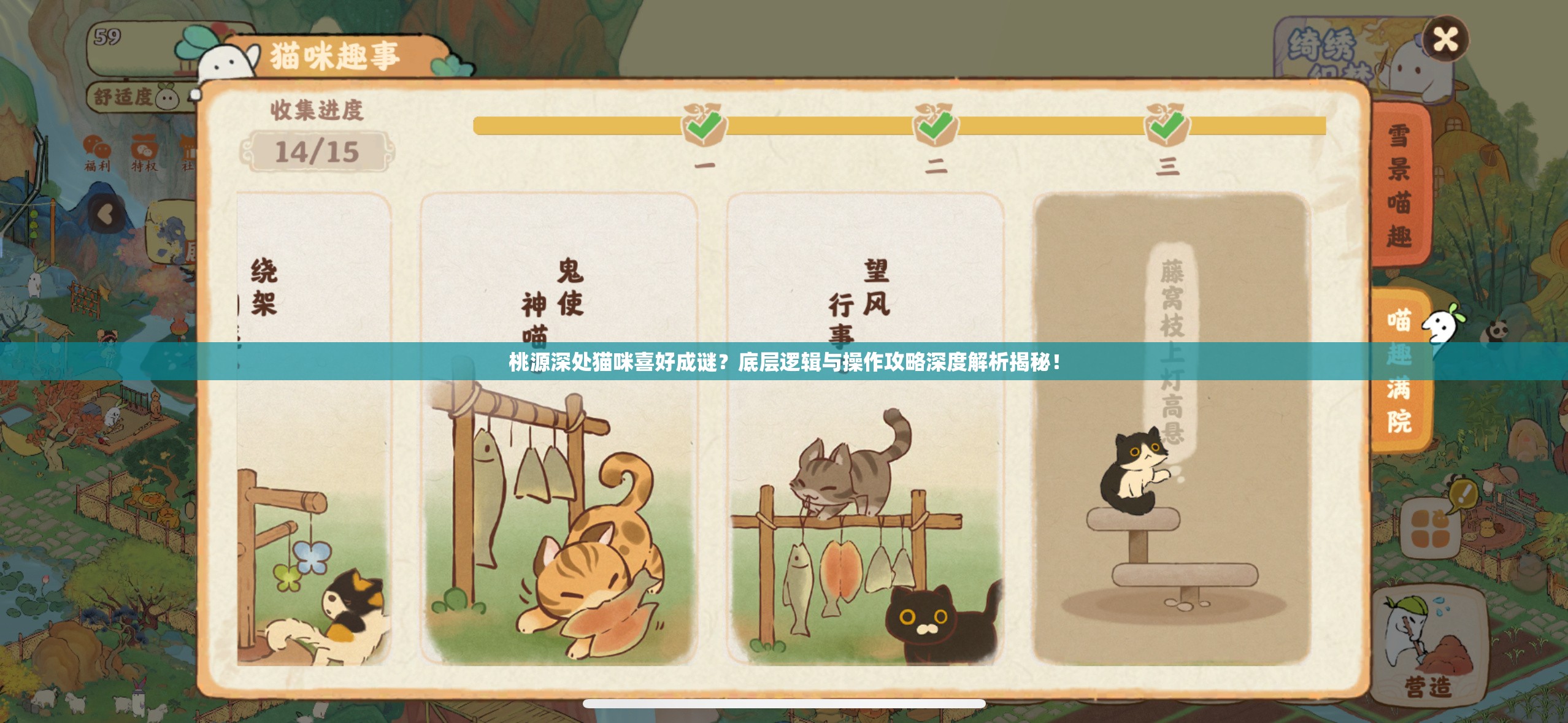The width and height of the screenshot is (1568, 723).
Task: Switch to the 雪景喵趣 tab
Action: click(1400, 185)
